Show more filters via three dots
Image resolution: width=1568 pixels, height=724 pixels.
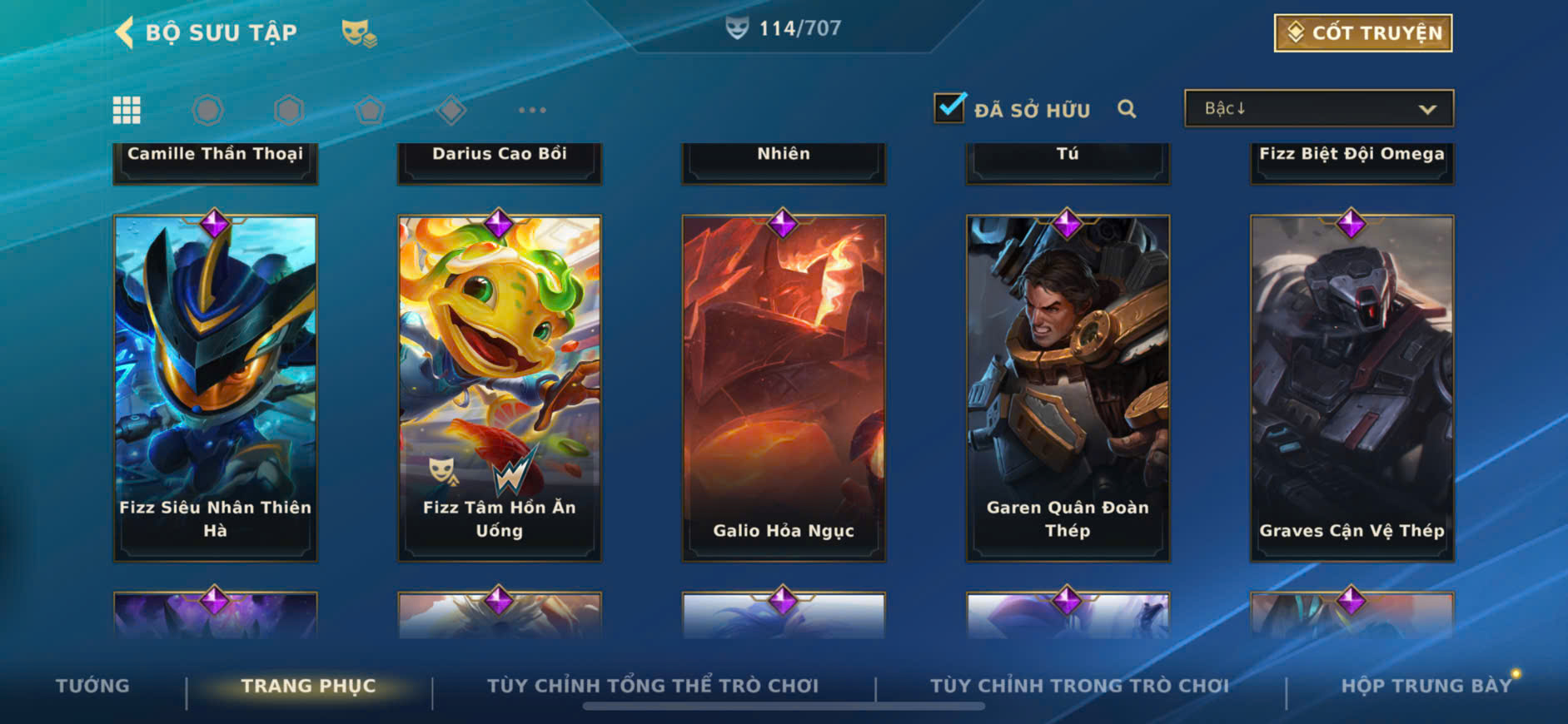point(532,110)
